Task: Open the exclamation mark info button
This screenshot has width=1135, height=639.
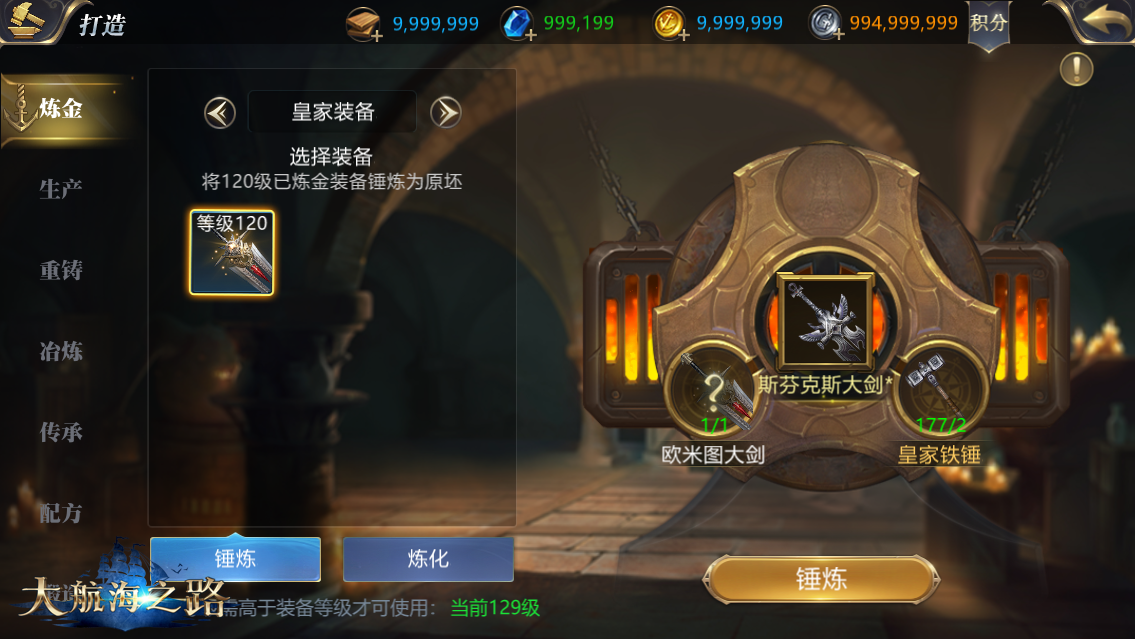Action: (x=1076, y=69)
